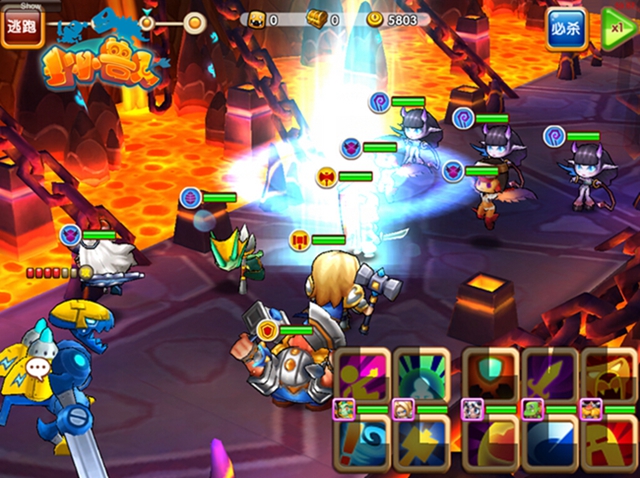Viewport: 640px width, 478px height.
Task: Open the chat speech bubble
Action: (x=38, y=368)
